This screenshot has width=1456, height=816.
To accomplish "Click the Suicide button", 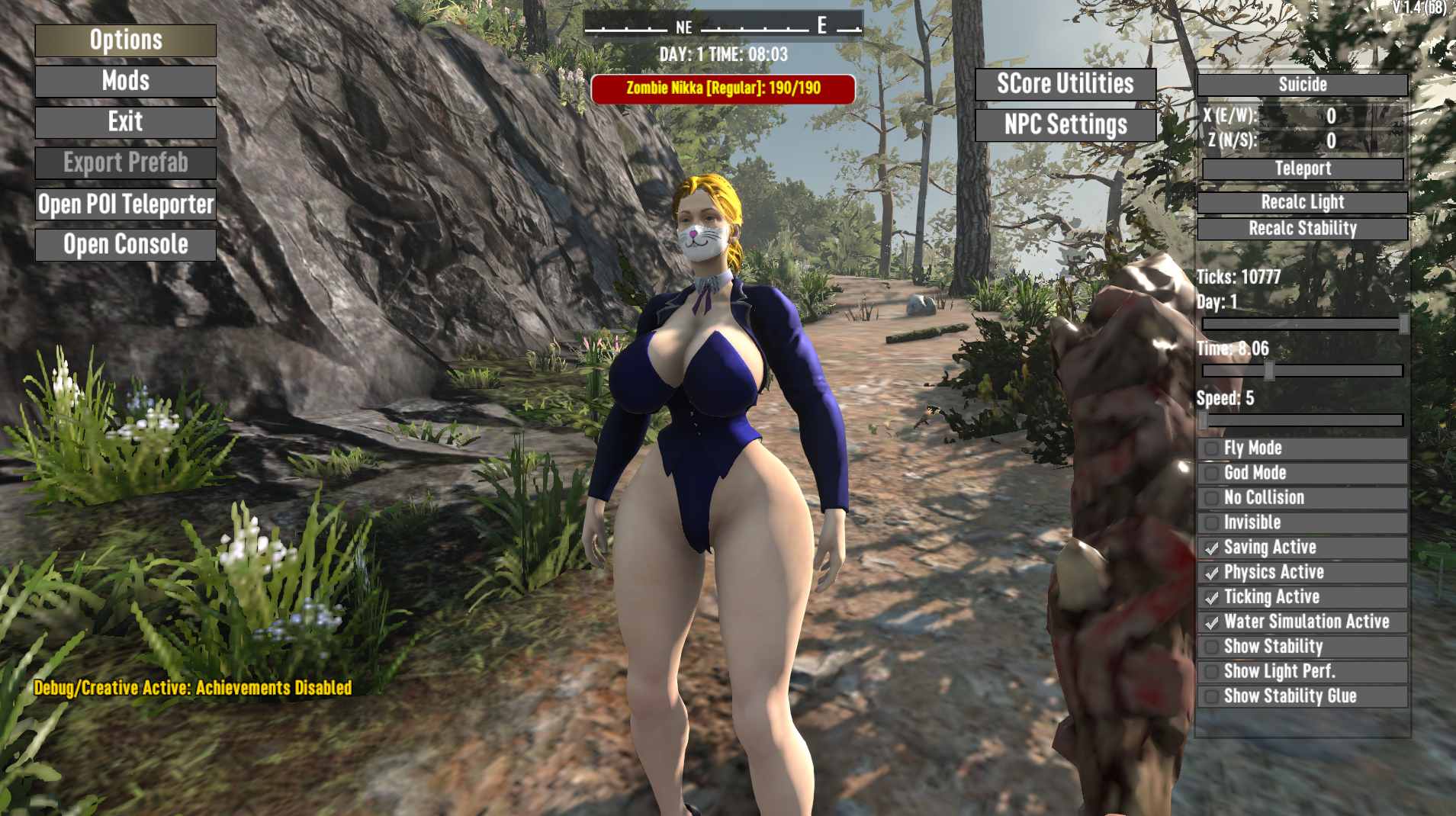I will [1302, 85].
